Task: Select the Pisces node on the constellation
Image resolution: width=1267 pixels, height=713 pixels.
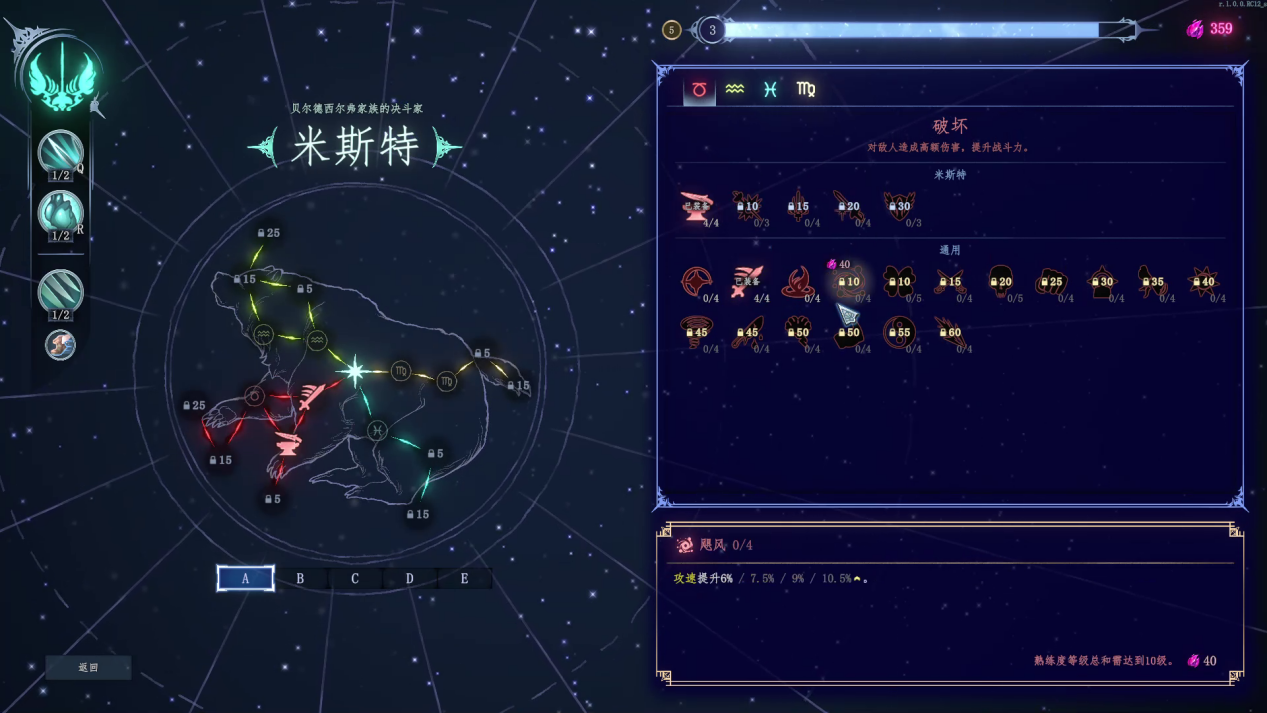Action: (x=377, y=430)
